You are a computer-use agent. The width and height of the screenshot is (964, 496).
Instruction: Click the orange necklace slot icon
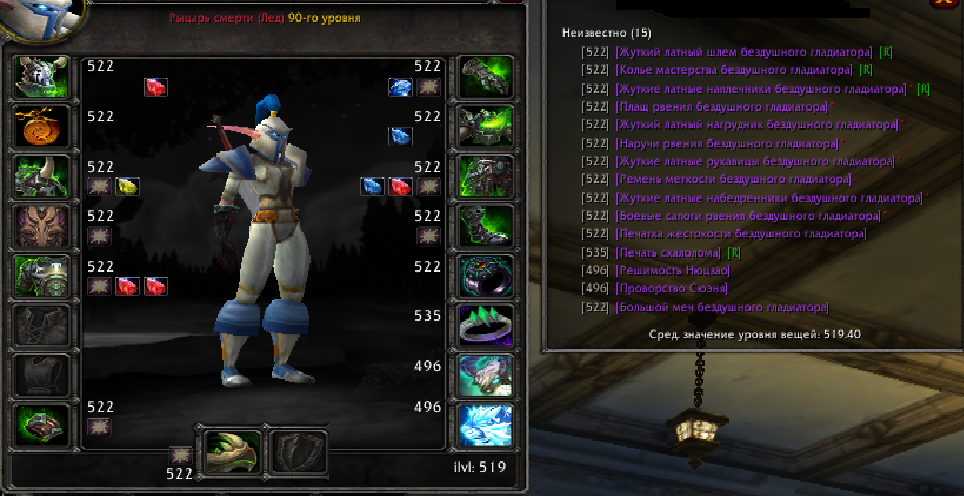pos(42,127)
